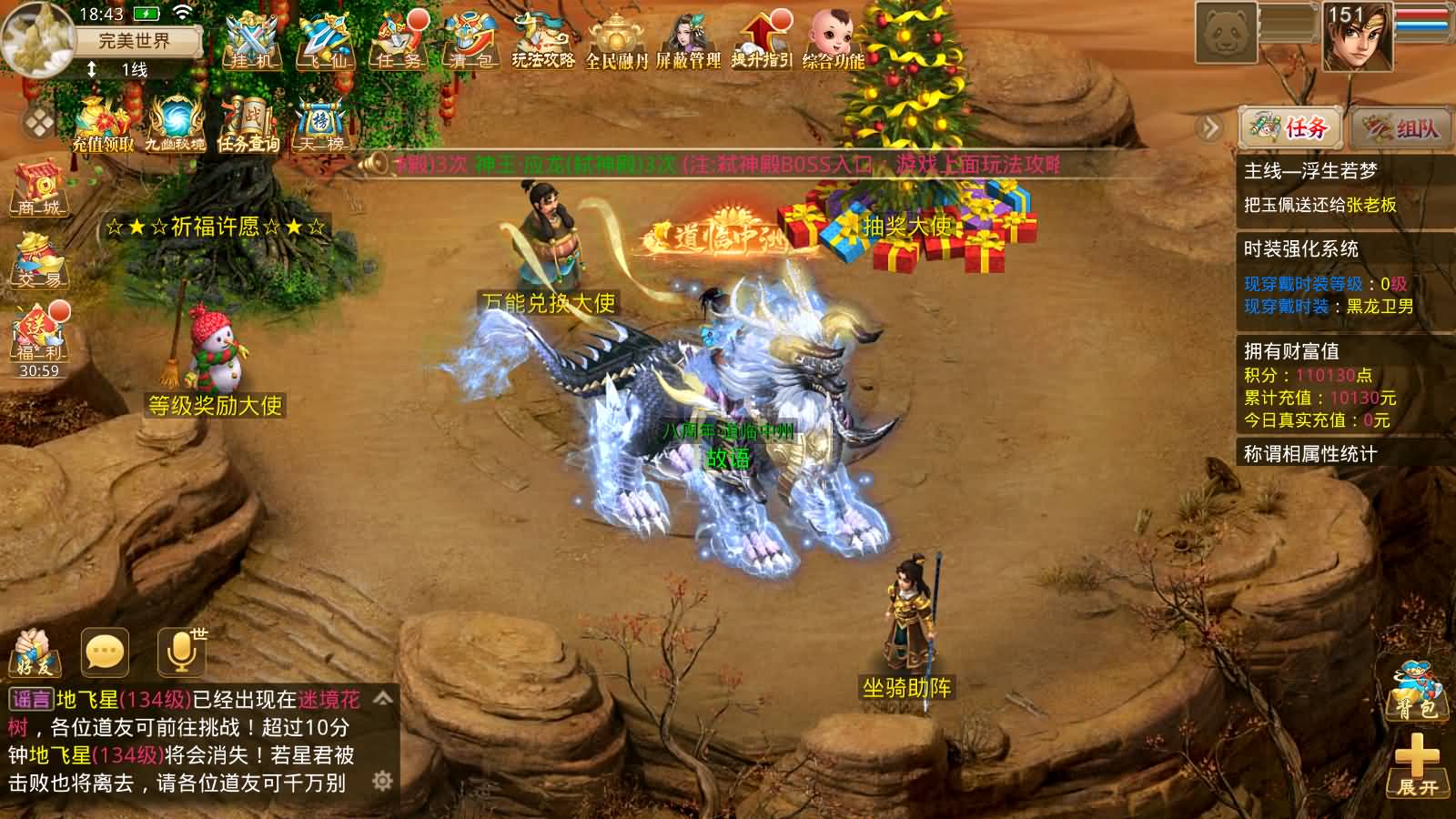Open the 提升指引 upgrade guide
The width and height of the screenshot is (1456, 819).
click(x=762, y=42)
